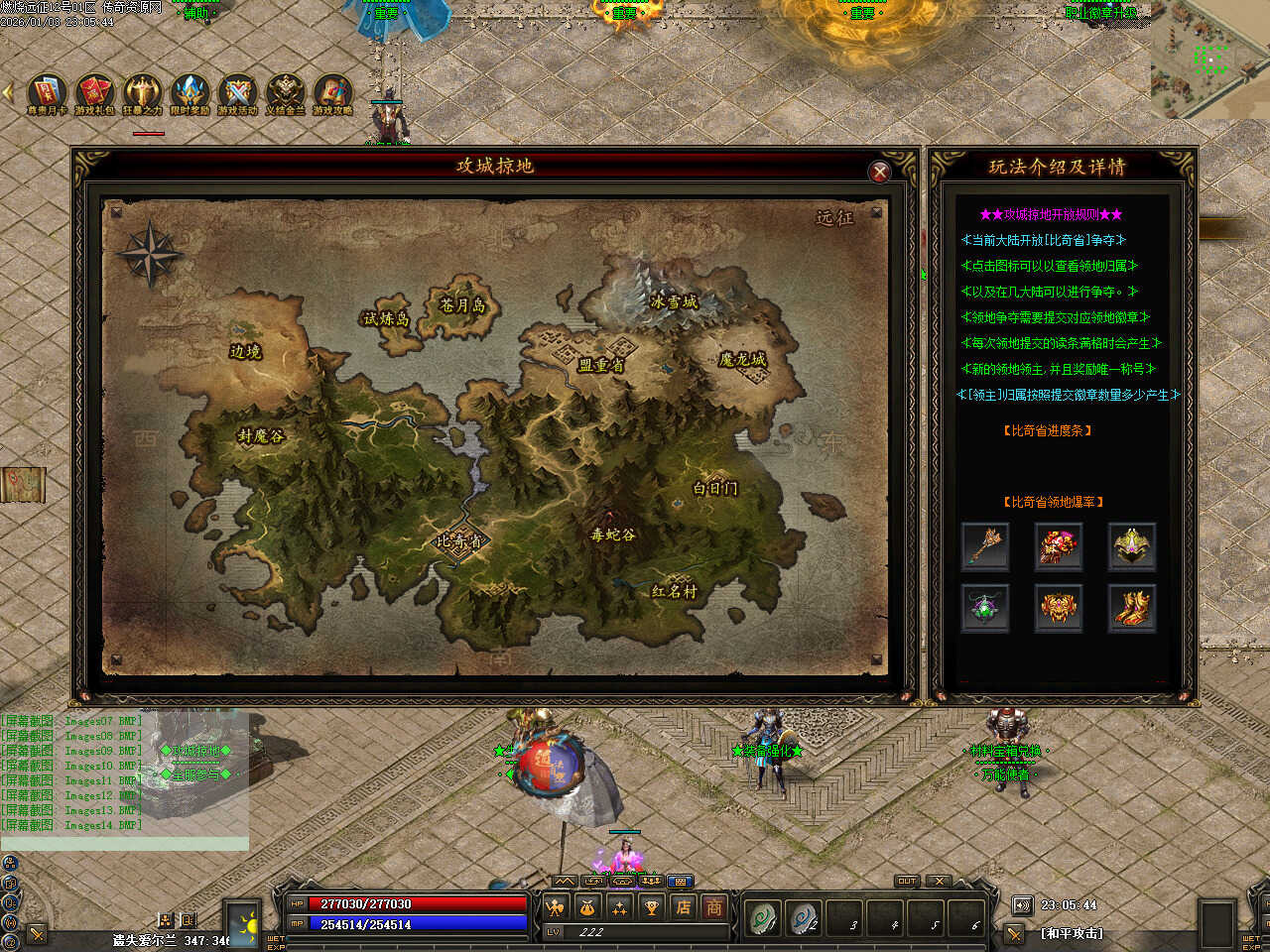The image size is (1270, 952).
Task: Inspect the green and purple necklace reward slot
Action: click(985, 607)
